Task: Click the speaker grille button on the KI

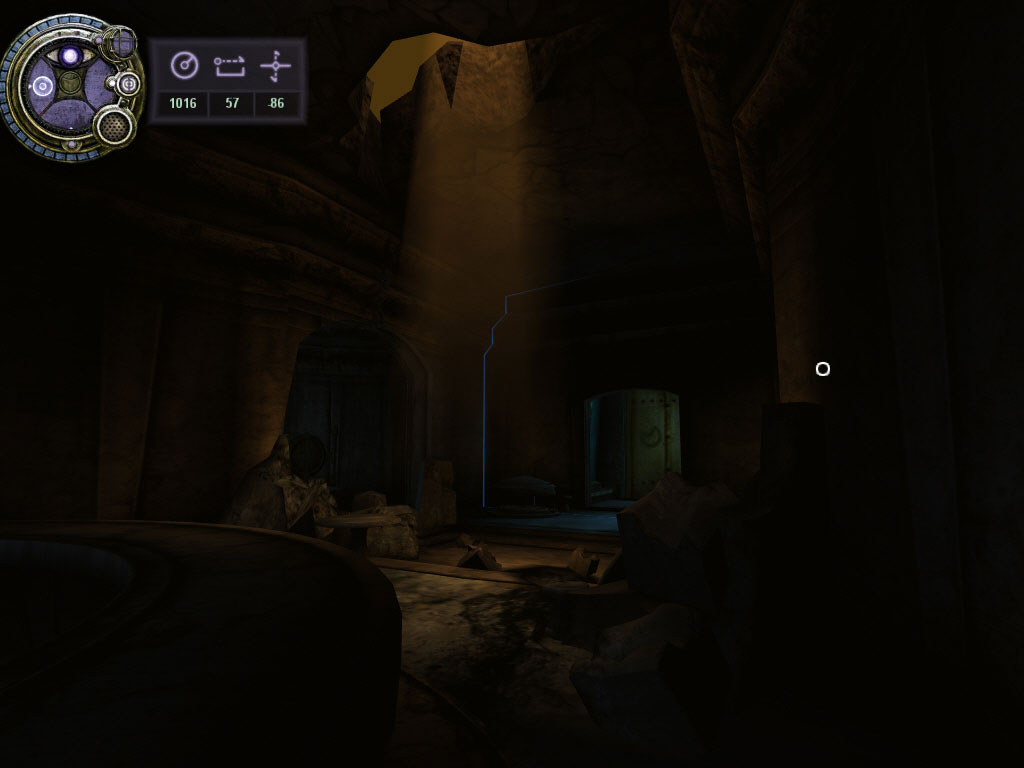Action: 115,126
